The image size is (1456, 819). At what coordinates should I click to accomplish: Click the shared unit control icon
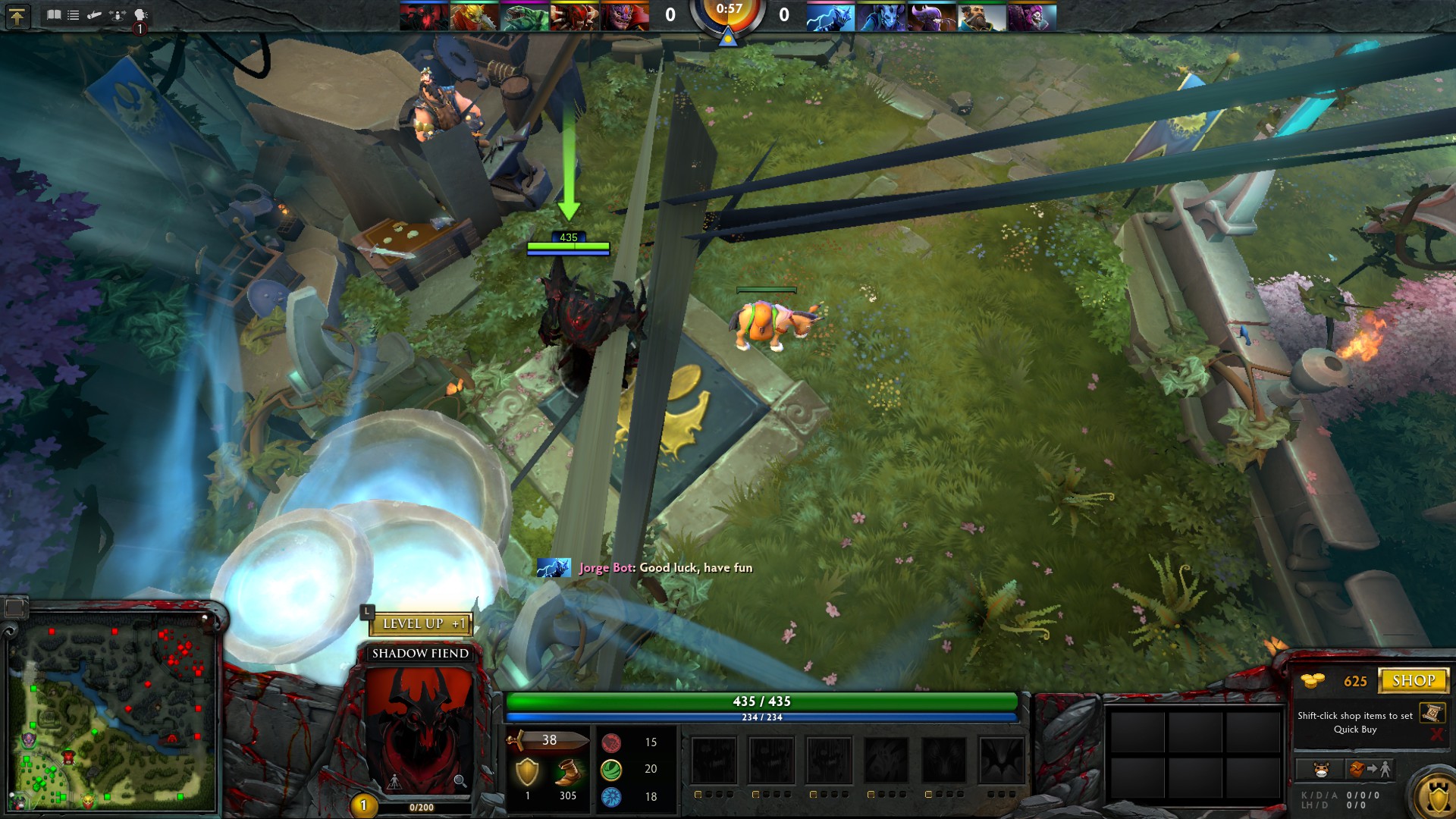tap(117, 14)
